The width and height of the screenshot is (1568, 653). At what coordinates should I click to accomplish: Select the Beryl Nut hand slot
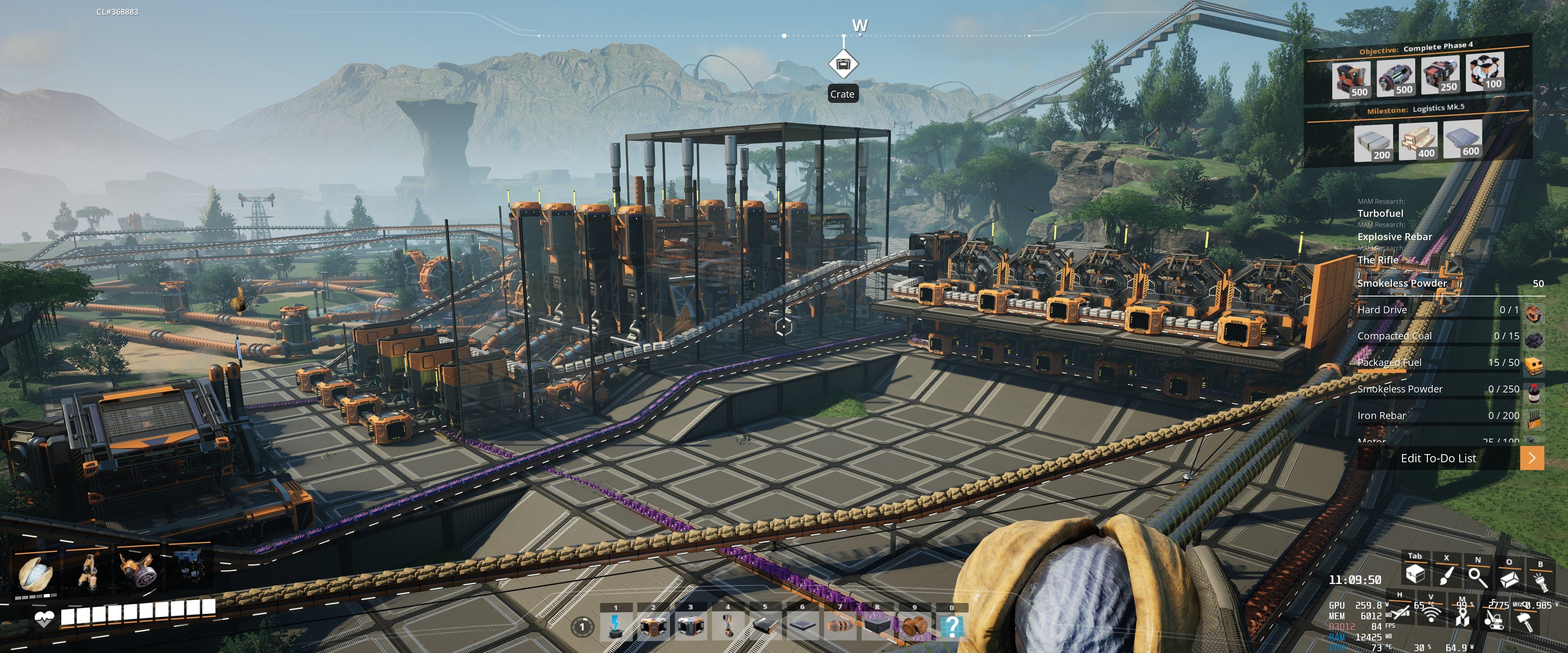[x=36, y=572]
